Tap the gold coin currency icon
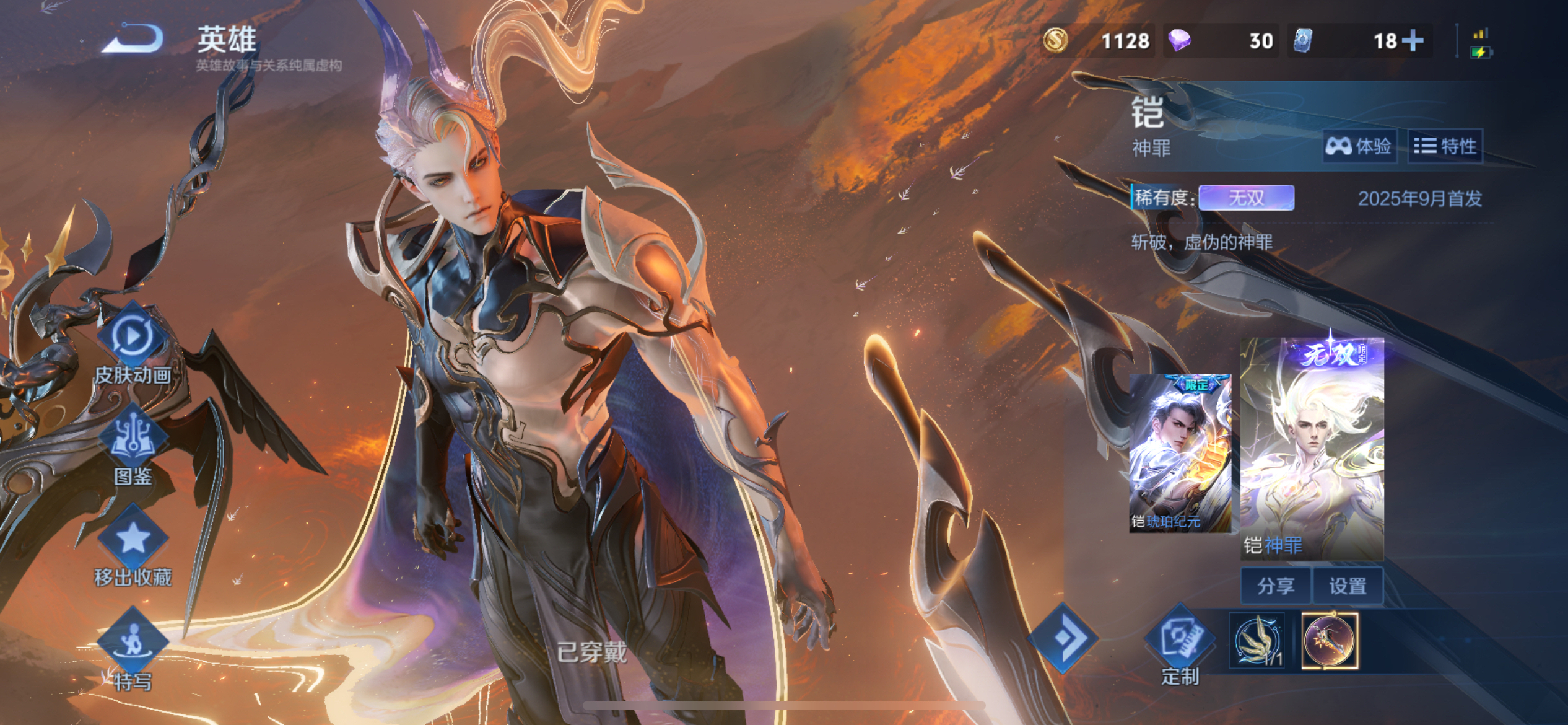This screenshot has height=725, width=1568. [1055, 41]
